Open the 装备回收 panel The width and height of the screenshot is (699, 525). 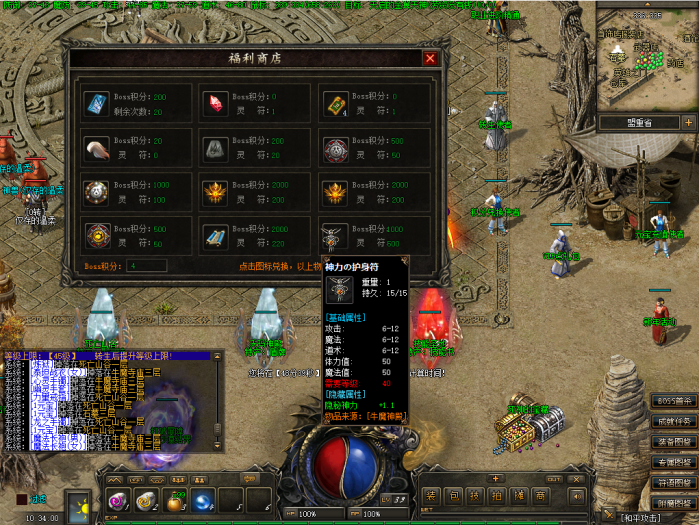click(673, 442)
